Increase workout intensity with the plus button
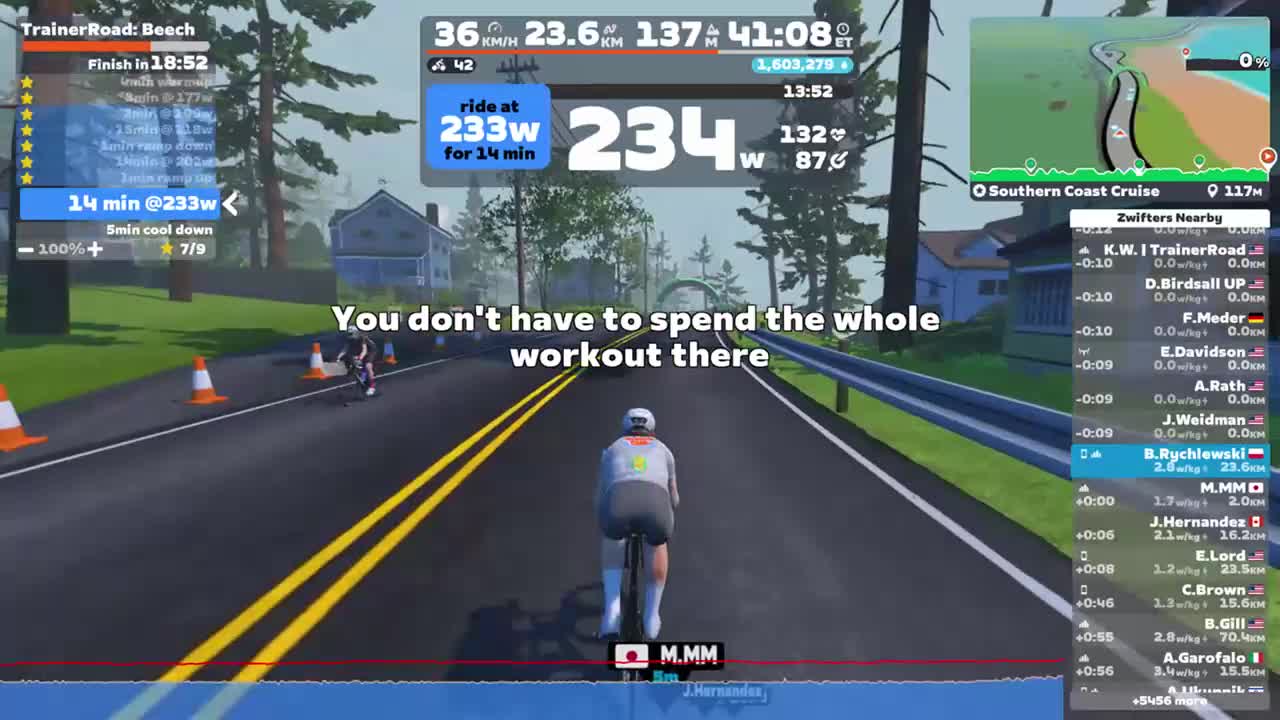 click(x=94, y=248)
